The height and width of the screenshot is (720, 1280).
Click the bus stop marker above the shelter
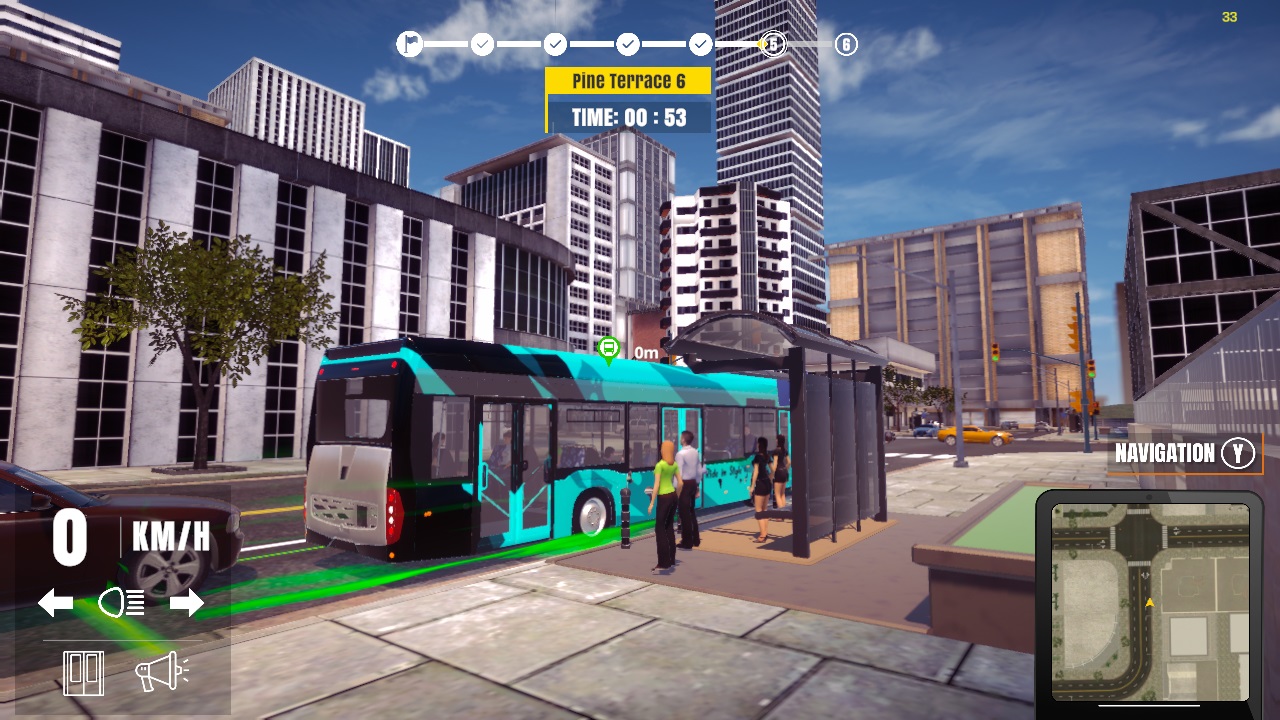pyautogui.click(x=607, y=349)
